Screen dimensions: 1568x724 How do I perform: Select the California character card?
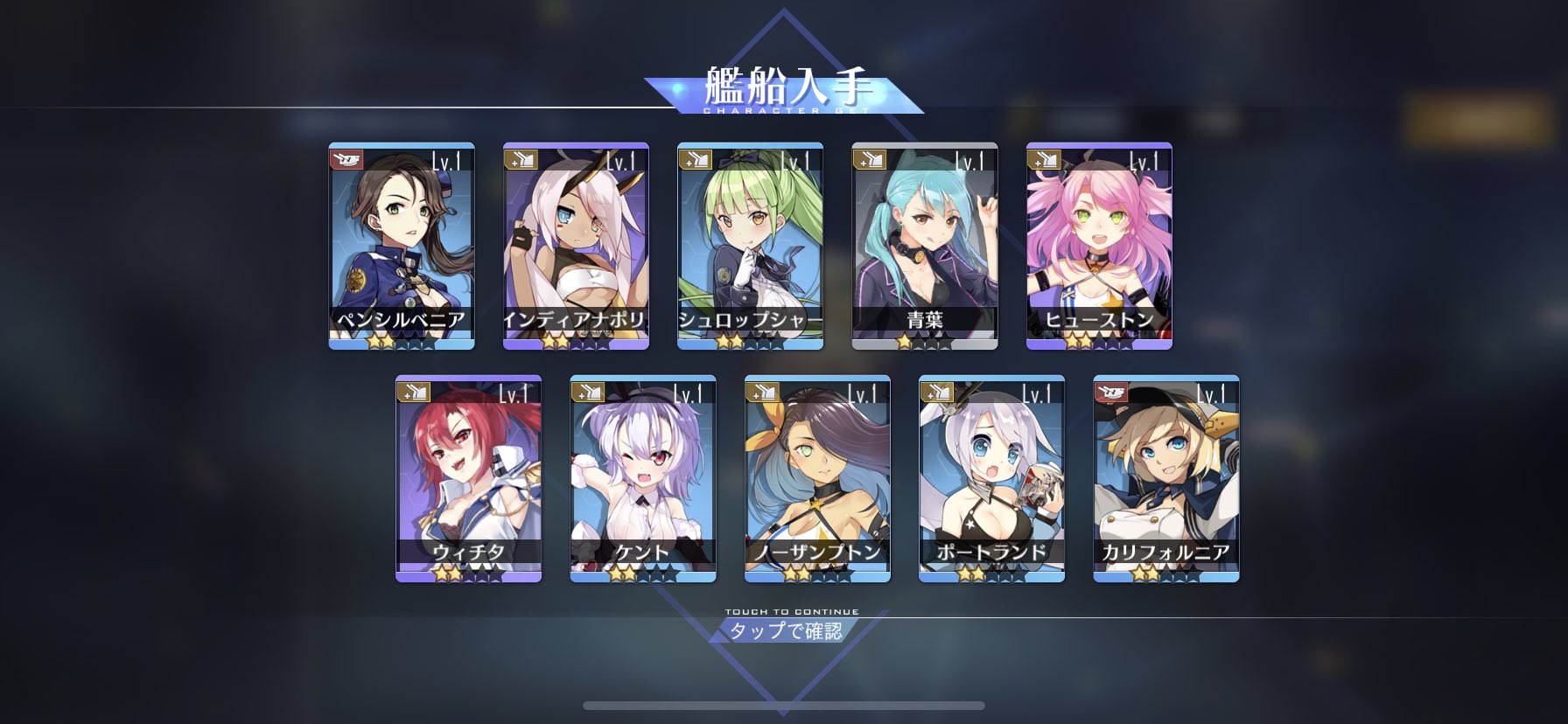point(1165,481)
